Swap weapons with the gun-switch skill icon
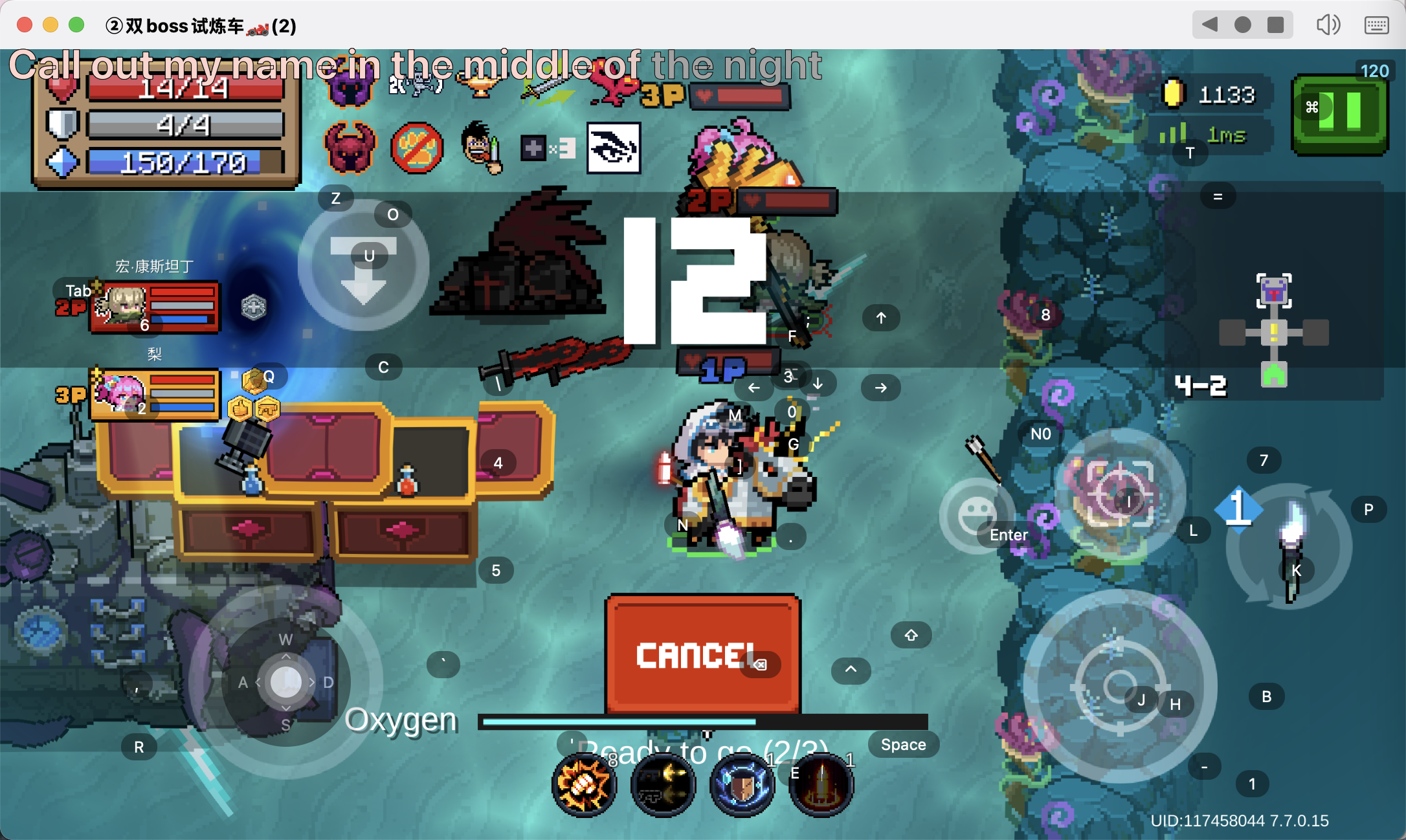 (x=663, y=785)
